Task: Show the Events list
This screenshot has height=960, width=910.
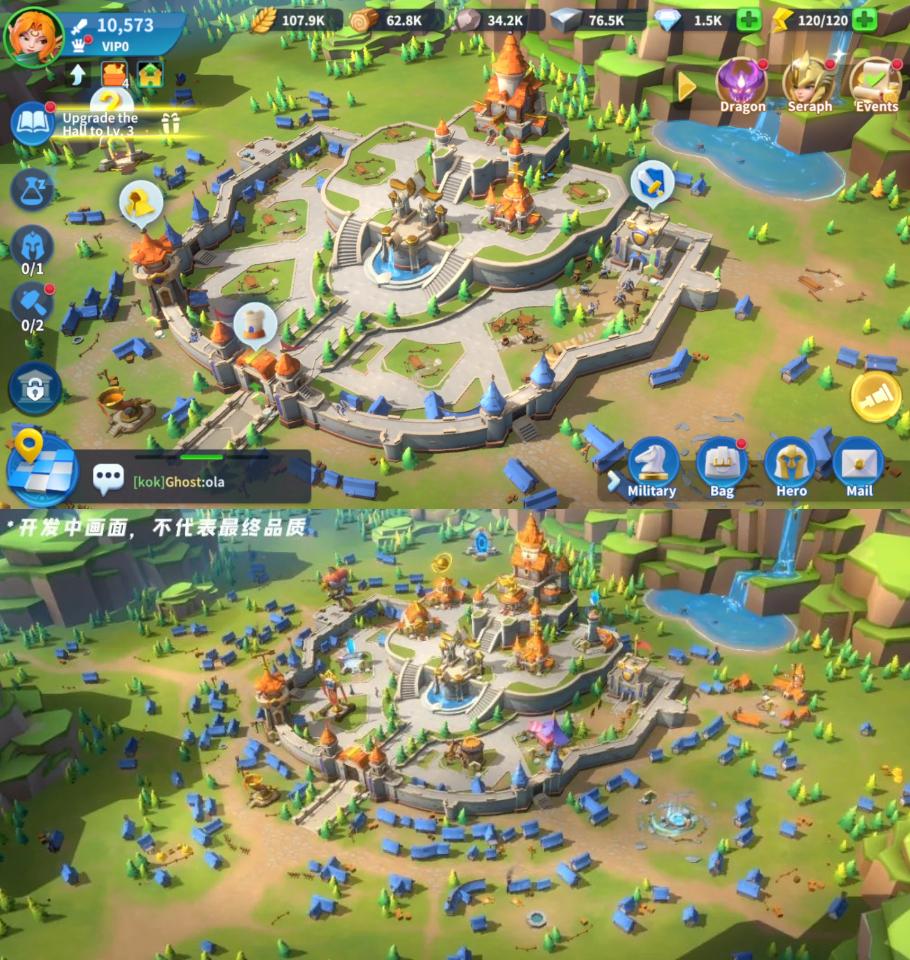Action: pyautogui.click(x=876, y=84)
